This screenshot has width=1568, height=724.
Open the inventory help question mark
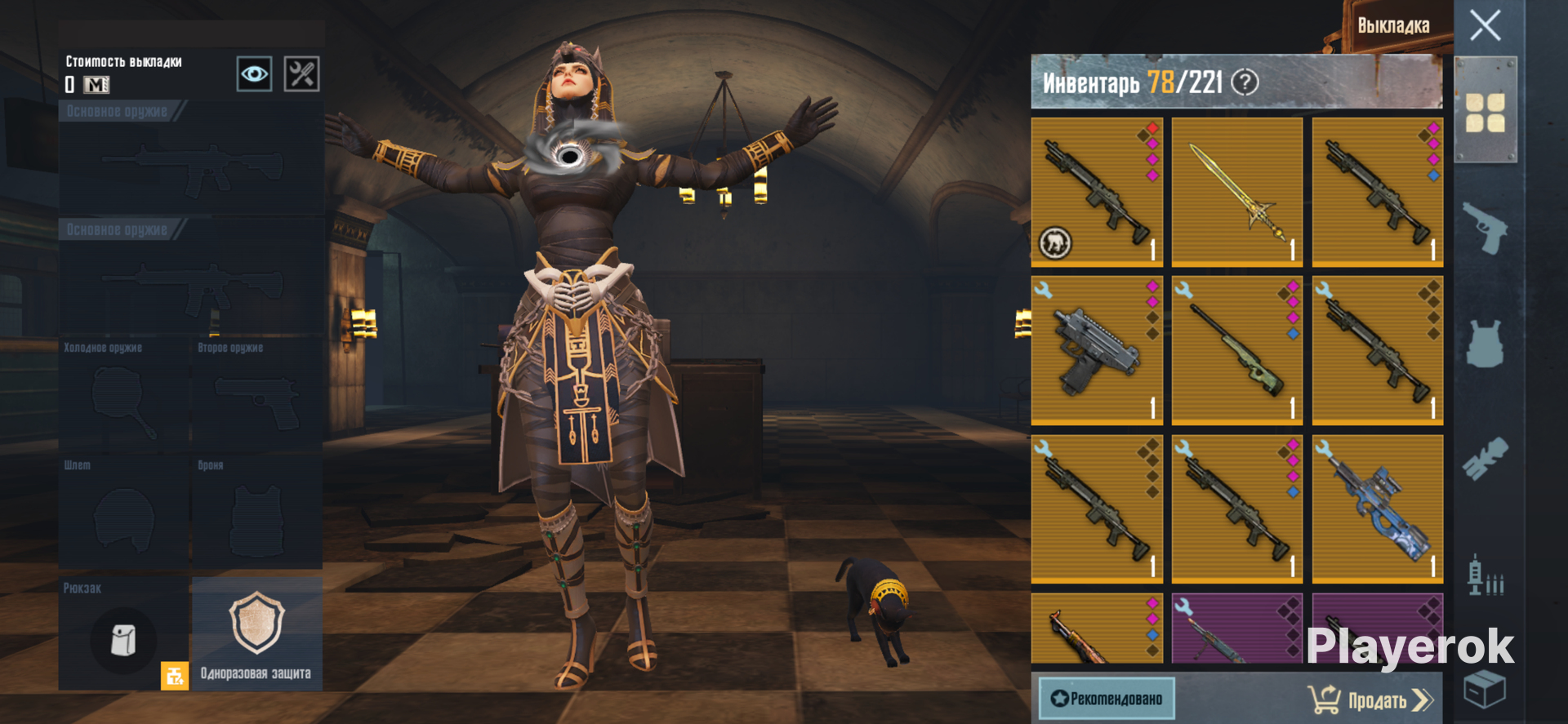[x=1245, y=82]
